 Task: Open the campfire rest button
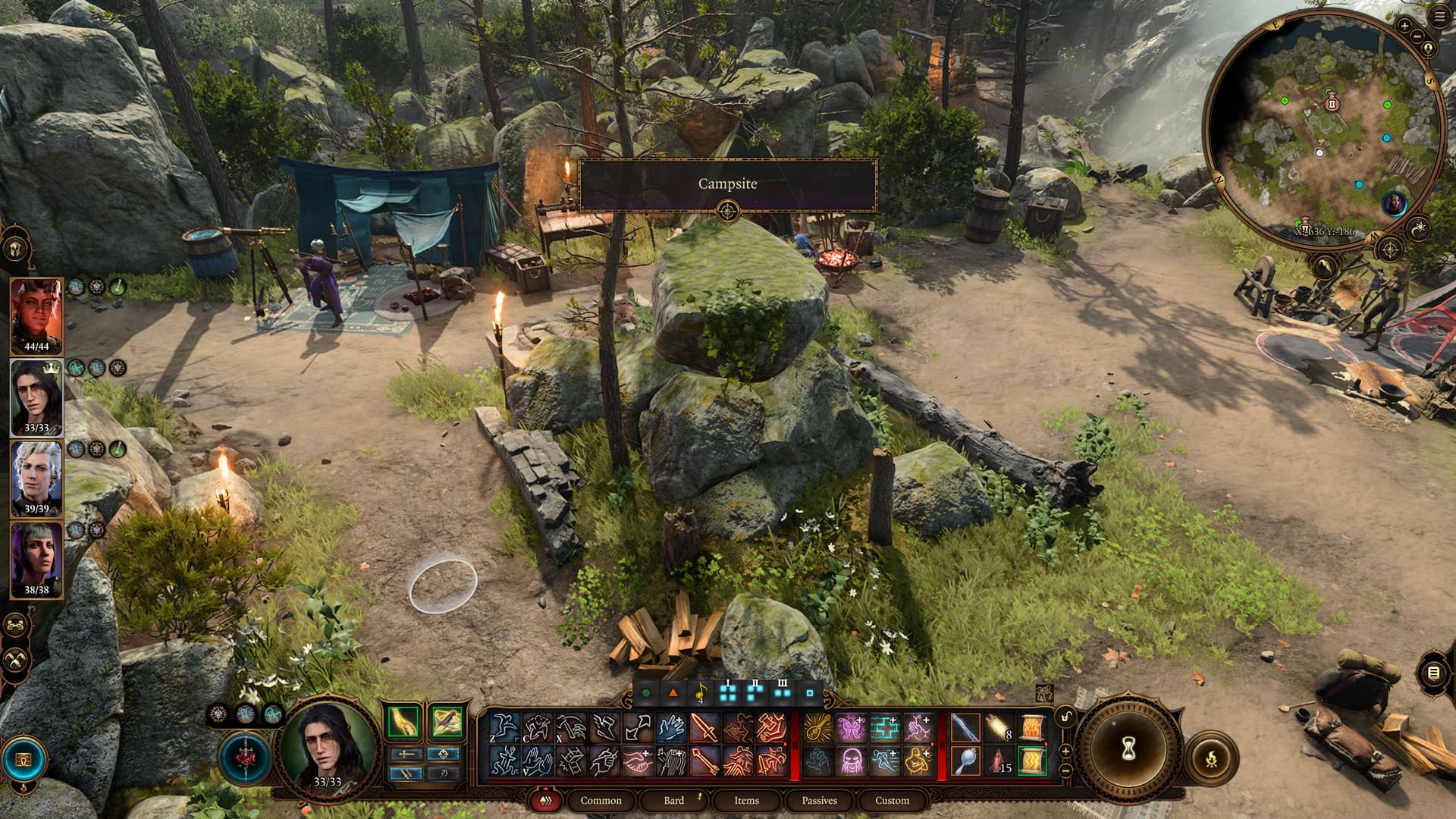1211,758
